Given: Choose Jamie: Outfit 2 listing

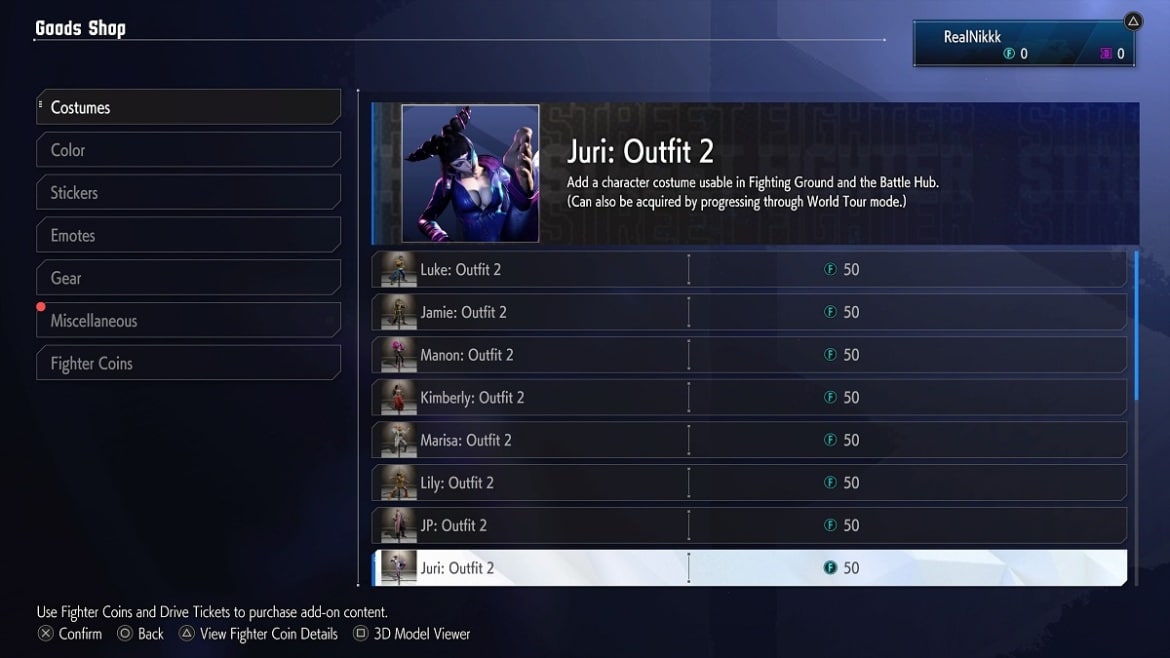Looking at the screenshot, I should [x=749, y=312].
